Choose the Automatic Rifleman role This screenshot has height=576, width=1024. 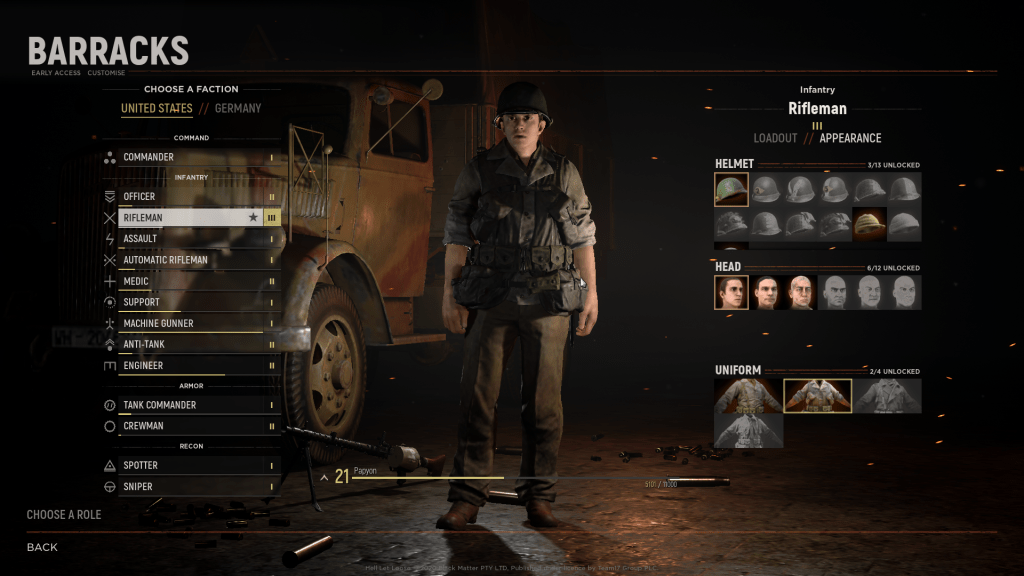pos(190,260)
